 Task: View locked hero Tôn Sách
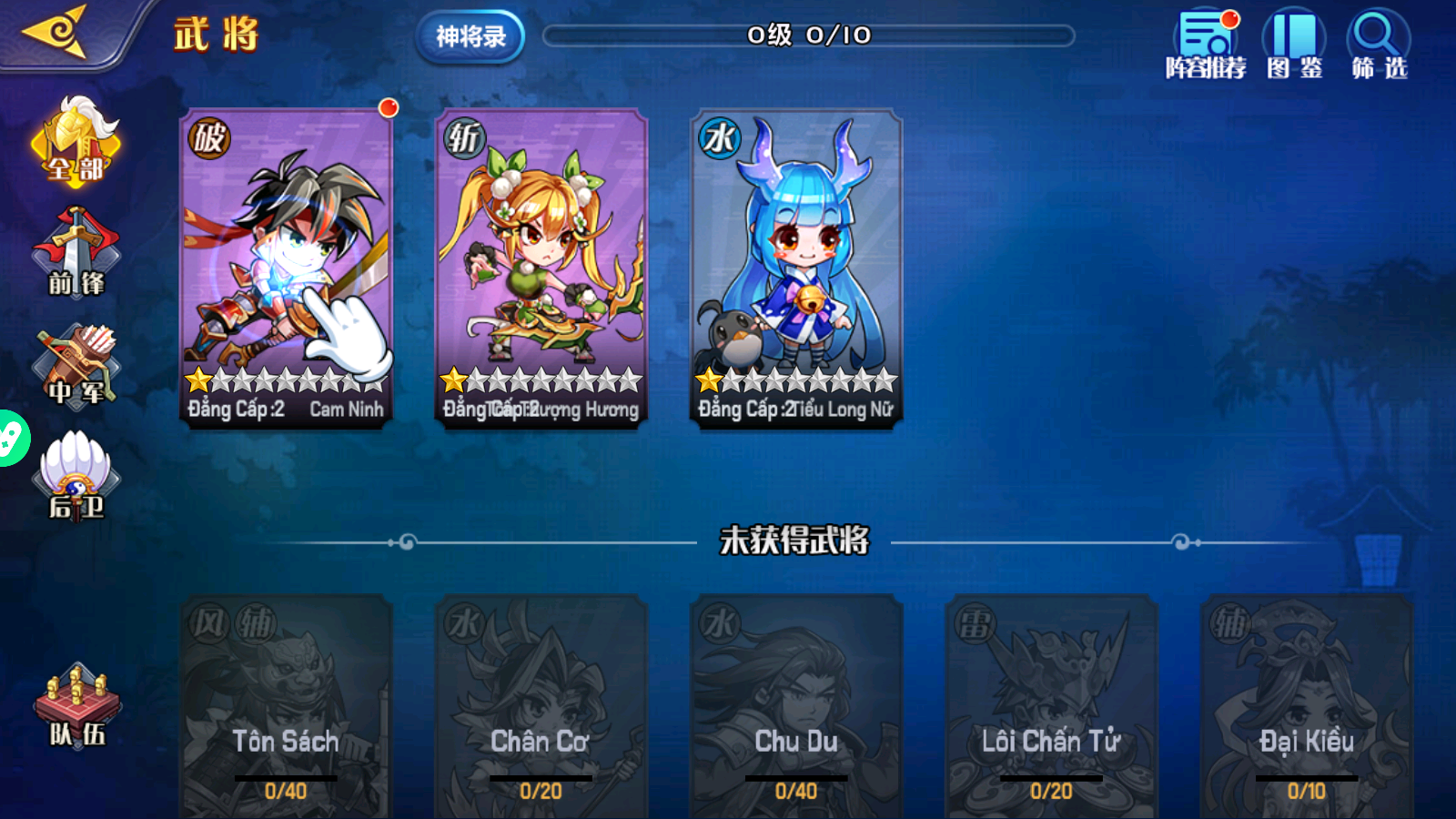[x=286, y=706]
